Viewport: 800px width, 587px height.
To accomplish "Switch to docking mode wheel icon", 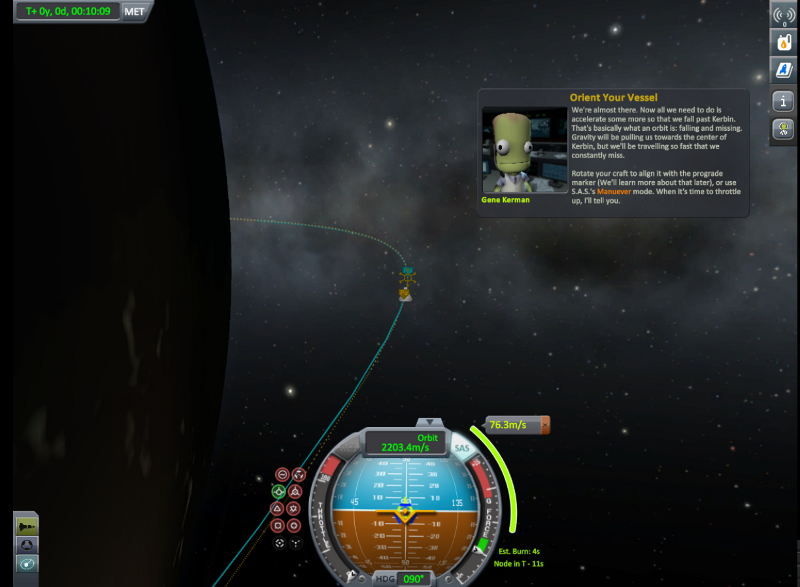I will pyautogui.click(x=27, y=544).
